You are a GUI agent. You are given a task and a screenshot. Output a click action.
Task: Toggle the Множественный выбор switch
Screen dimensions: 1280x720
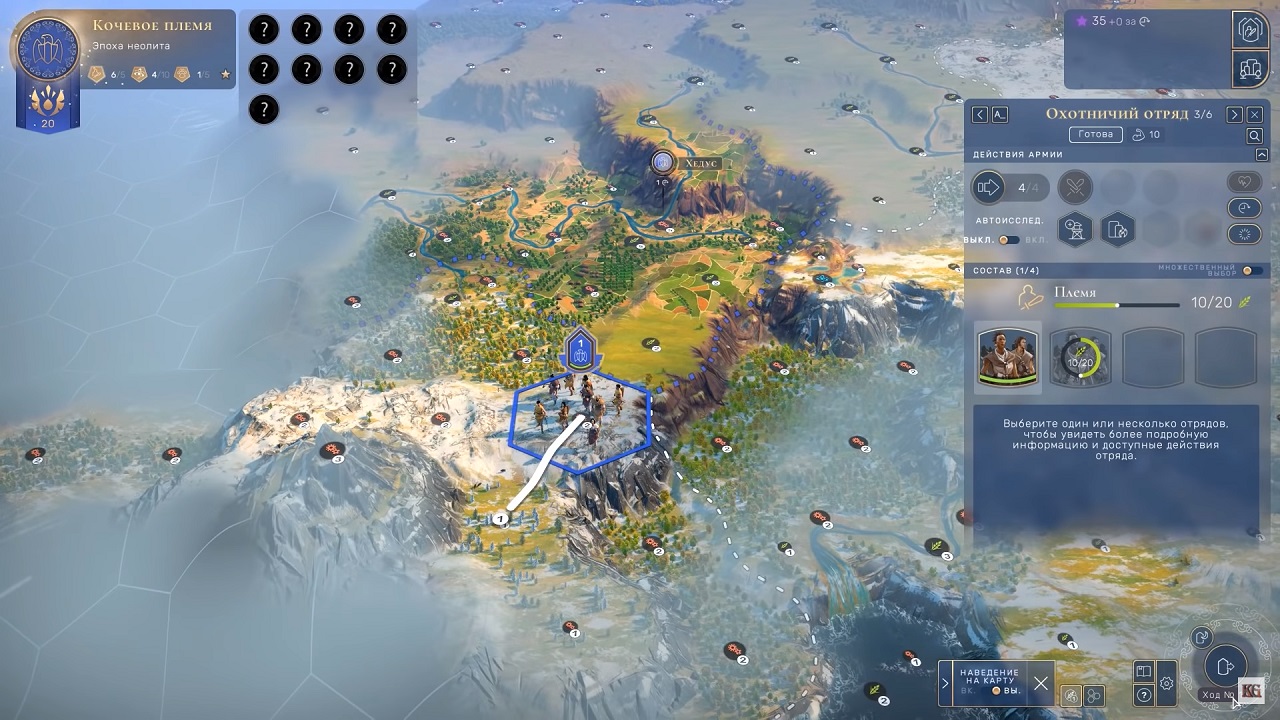1250,271
